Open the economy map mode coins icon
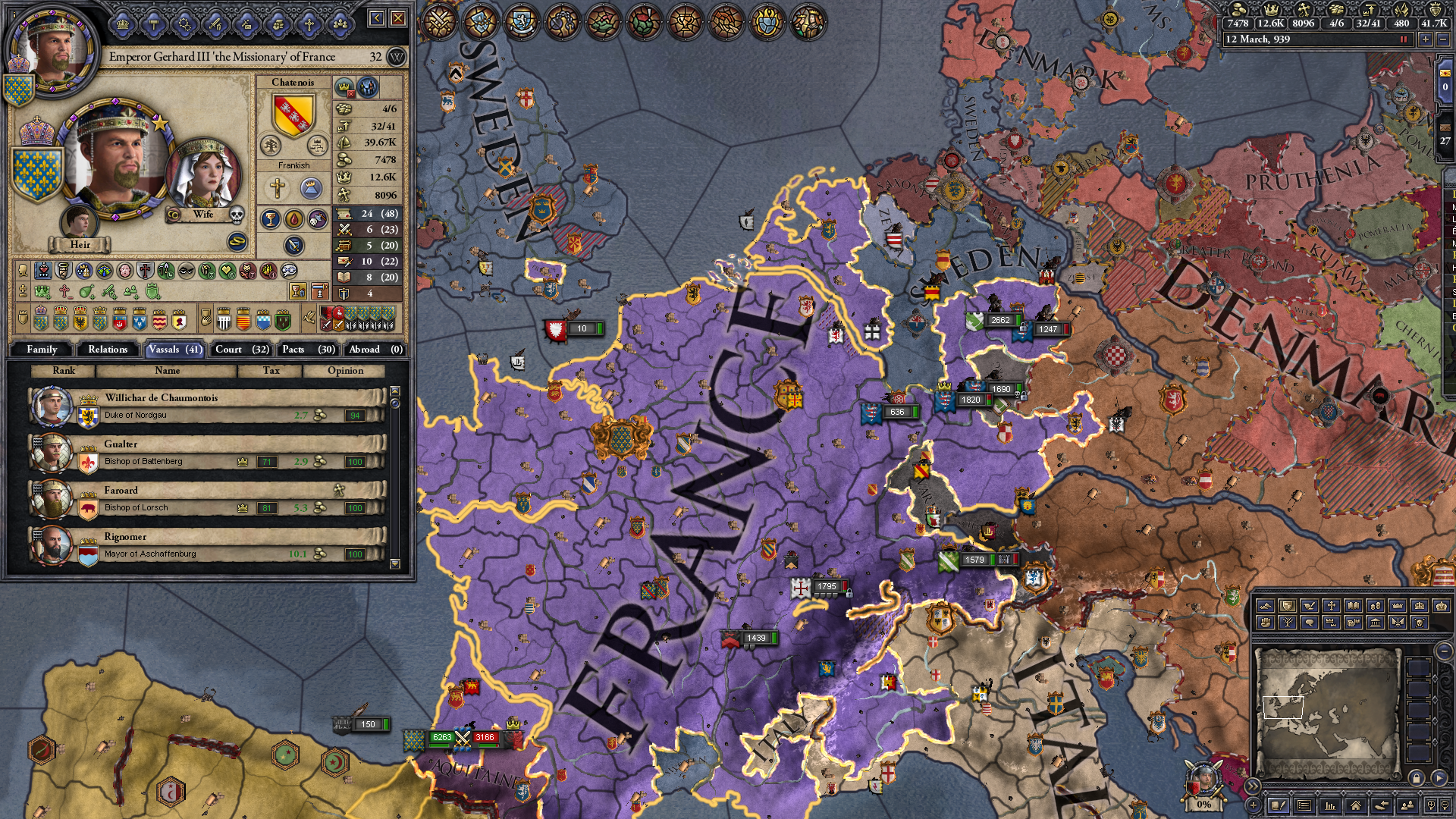 (1376, 605)
